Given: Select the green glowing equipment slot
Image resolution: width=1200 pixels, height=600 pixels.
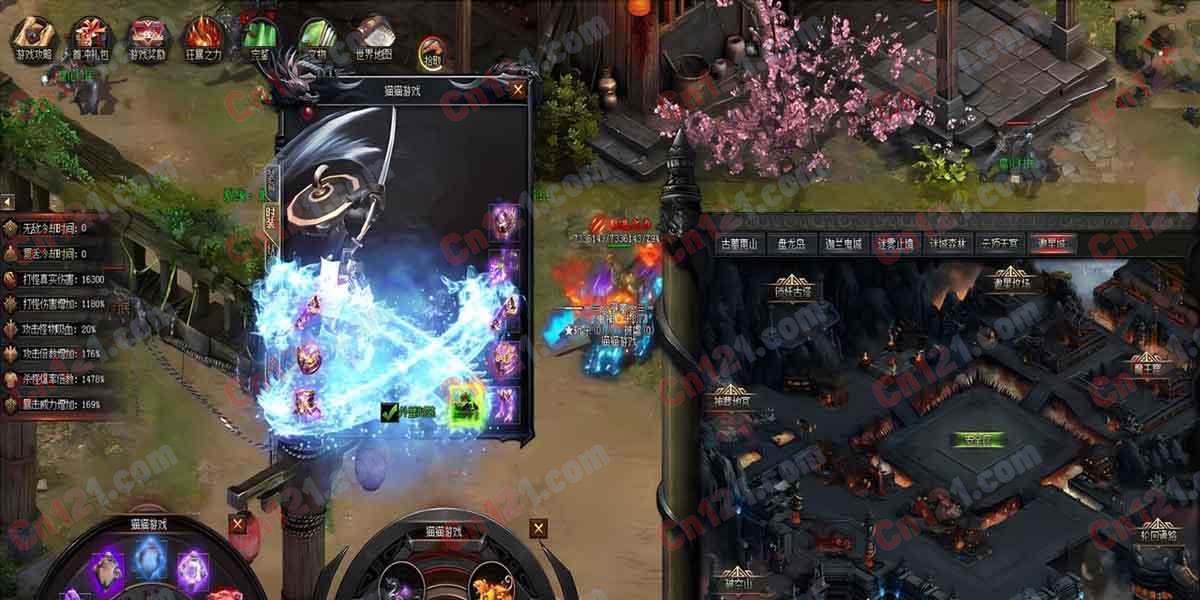Looking at the screenshot, I should pyautogui.click(x=463, y=404).
